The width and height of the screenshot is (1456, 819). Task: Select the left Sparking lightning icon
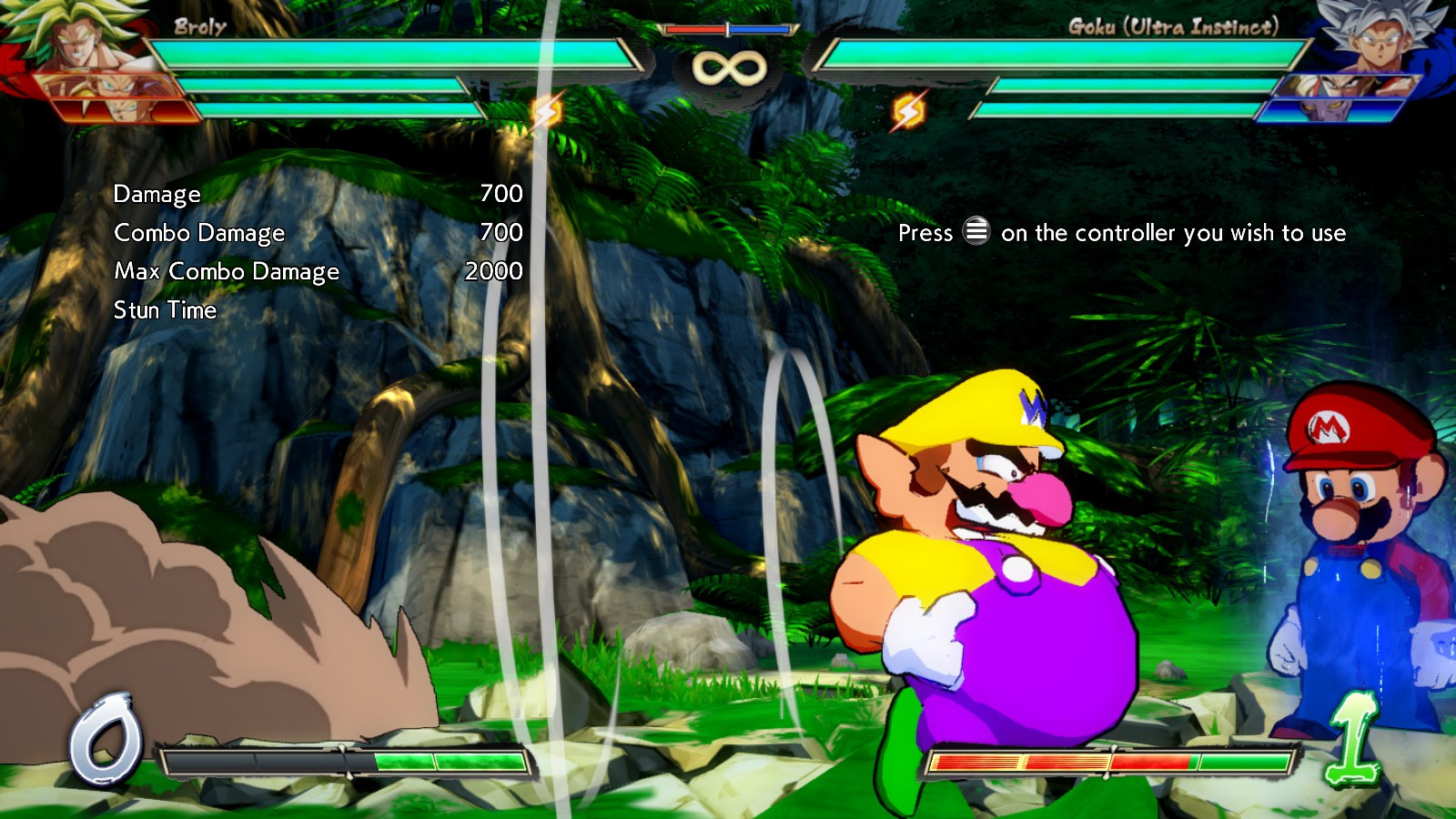tap(546, 111)
